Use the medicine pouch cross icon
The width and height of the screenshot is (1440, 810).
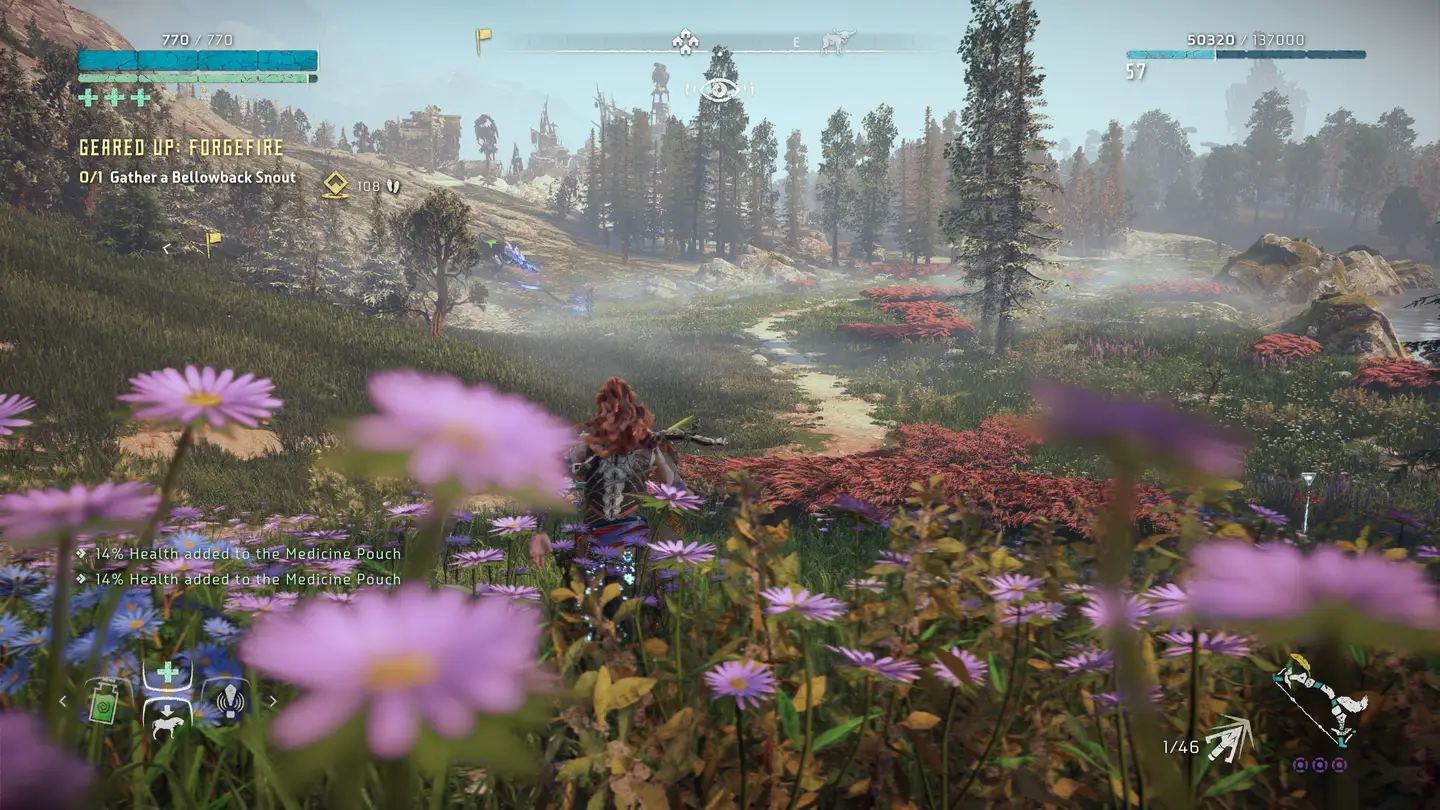167,672
